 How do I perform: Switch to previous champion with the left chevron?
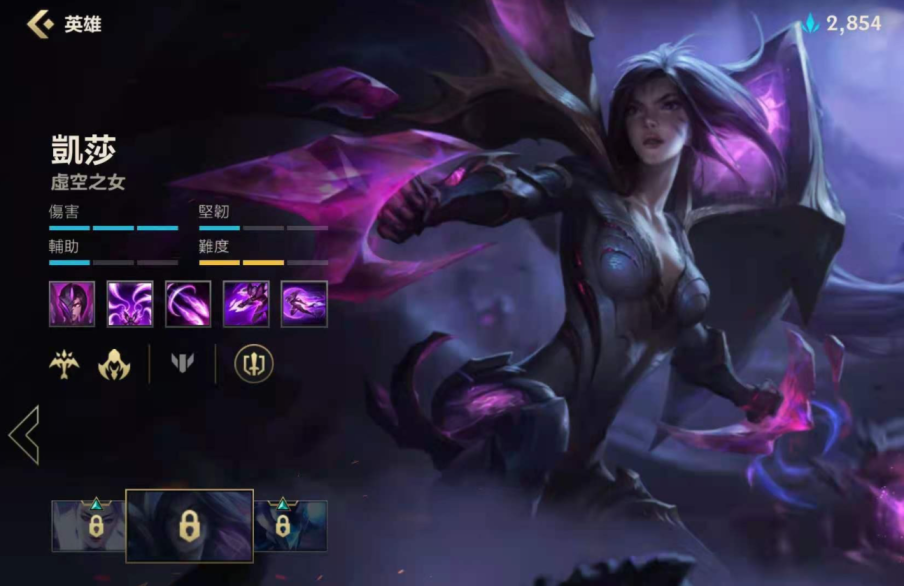[x=24, y=435]
